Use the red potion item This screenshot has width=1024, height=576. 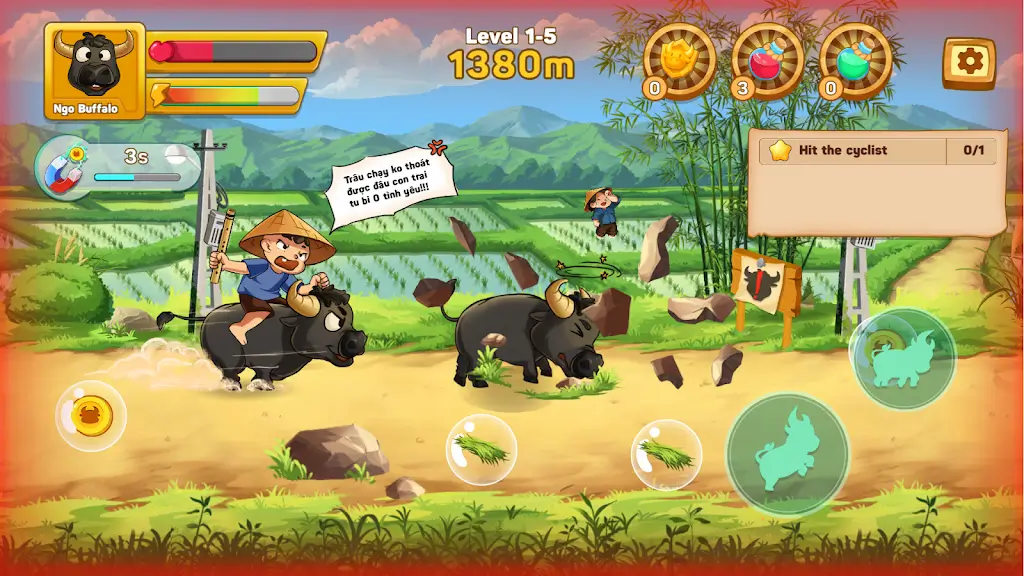(x=767, y=60)
